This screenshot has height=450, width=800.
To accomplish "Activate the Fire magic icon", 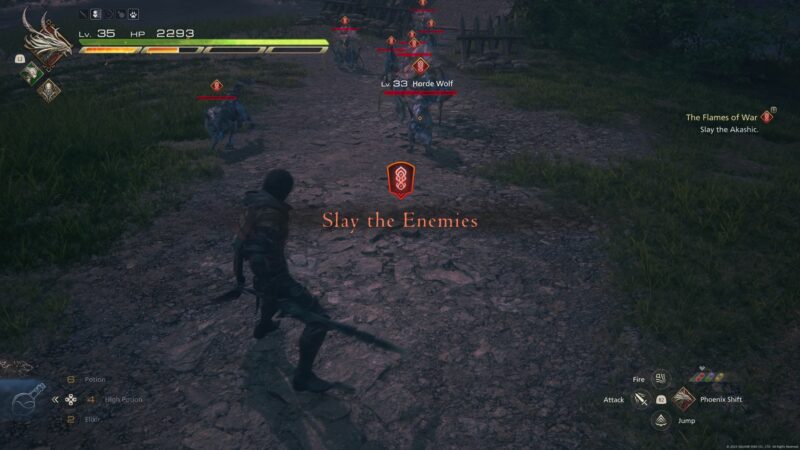I will click(660, 379).
